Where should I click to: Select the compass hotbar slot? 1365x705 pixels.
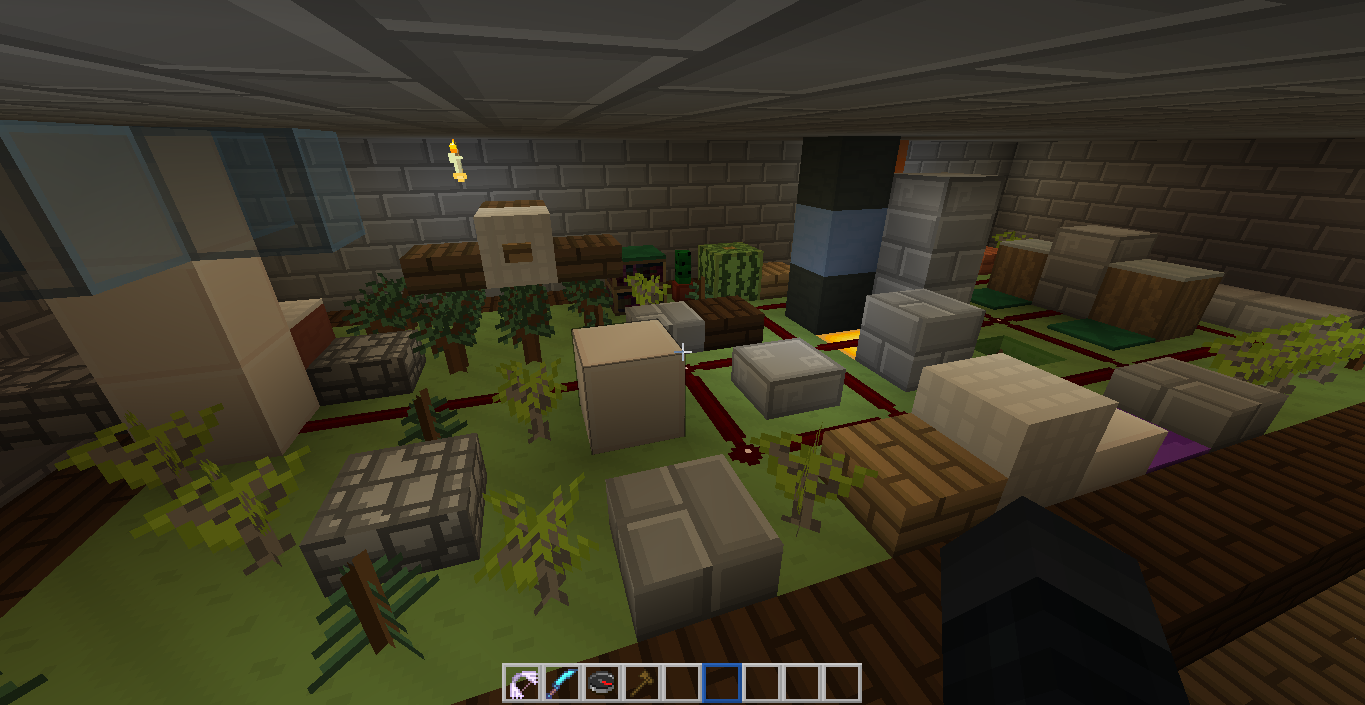[x=602, y=683]
